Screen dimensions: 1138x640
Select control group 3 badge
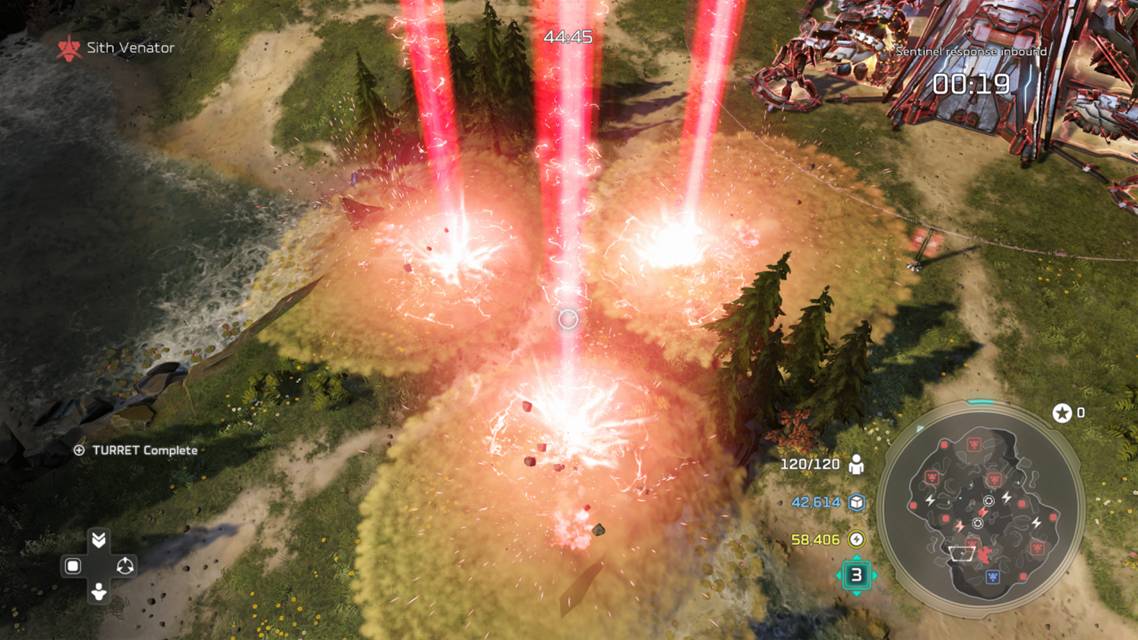click(x=856, y=575)
